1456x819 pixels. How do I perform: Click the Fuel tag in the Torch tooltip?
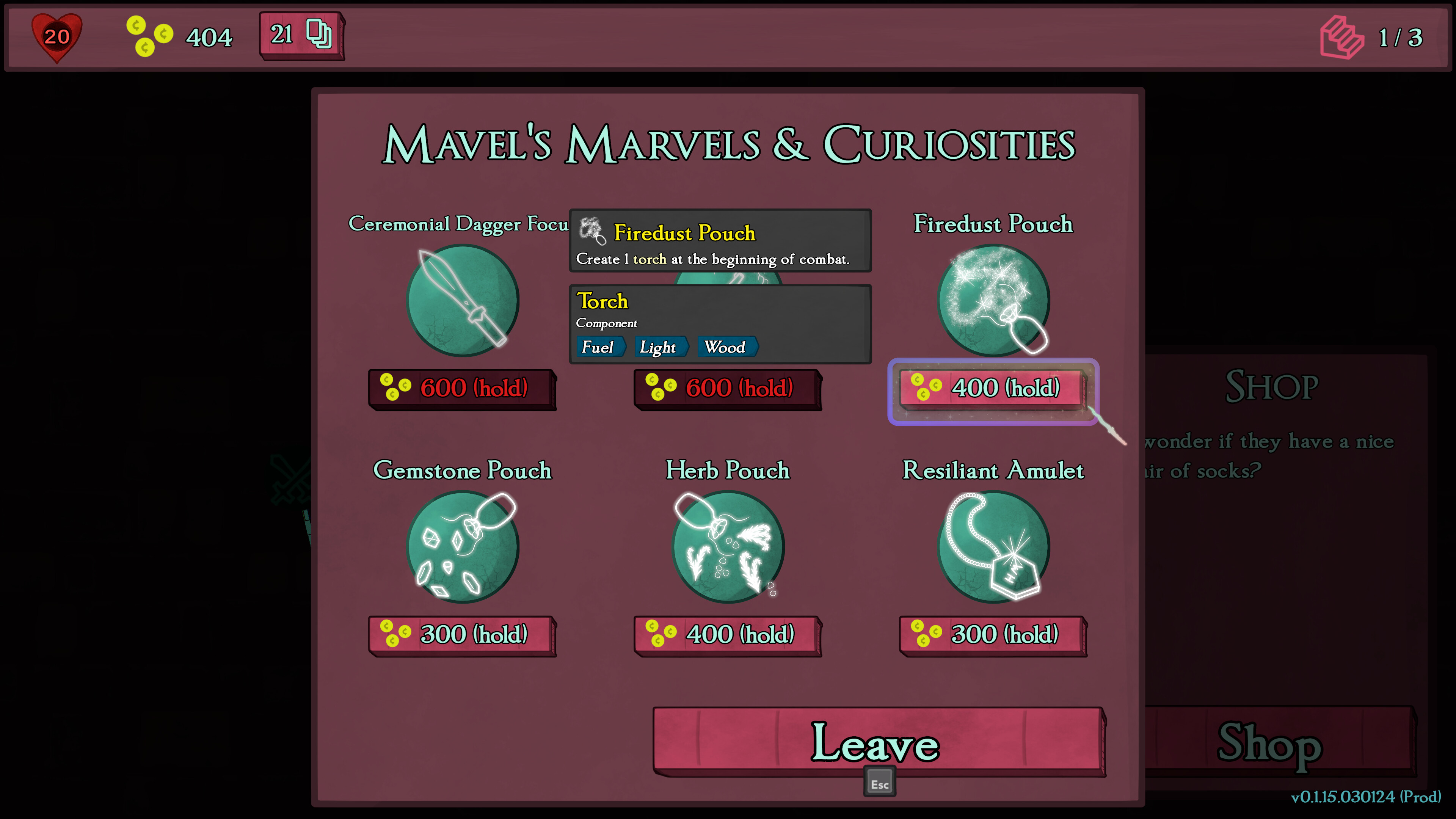pyautogui.click(x=599, y=347)
